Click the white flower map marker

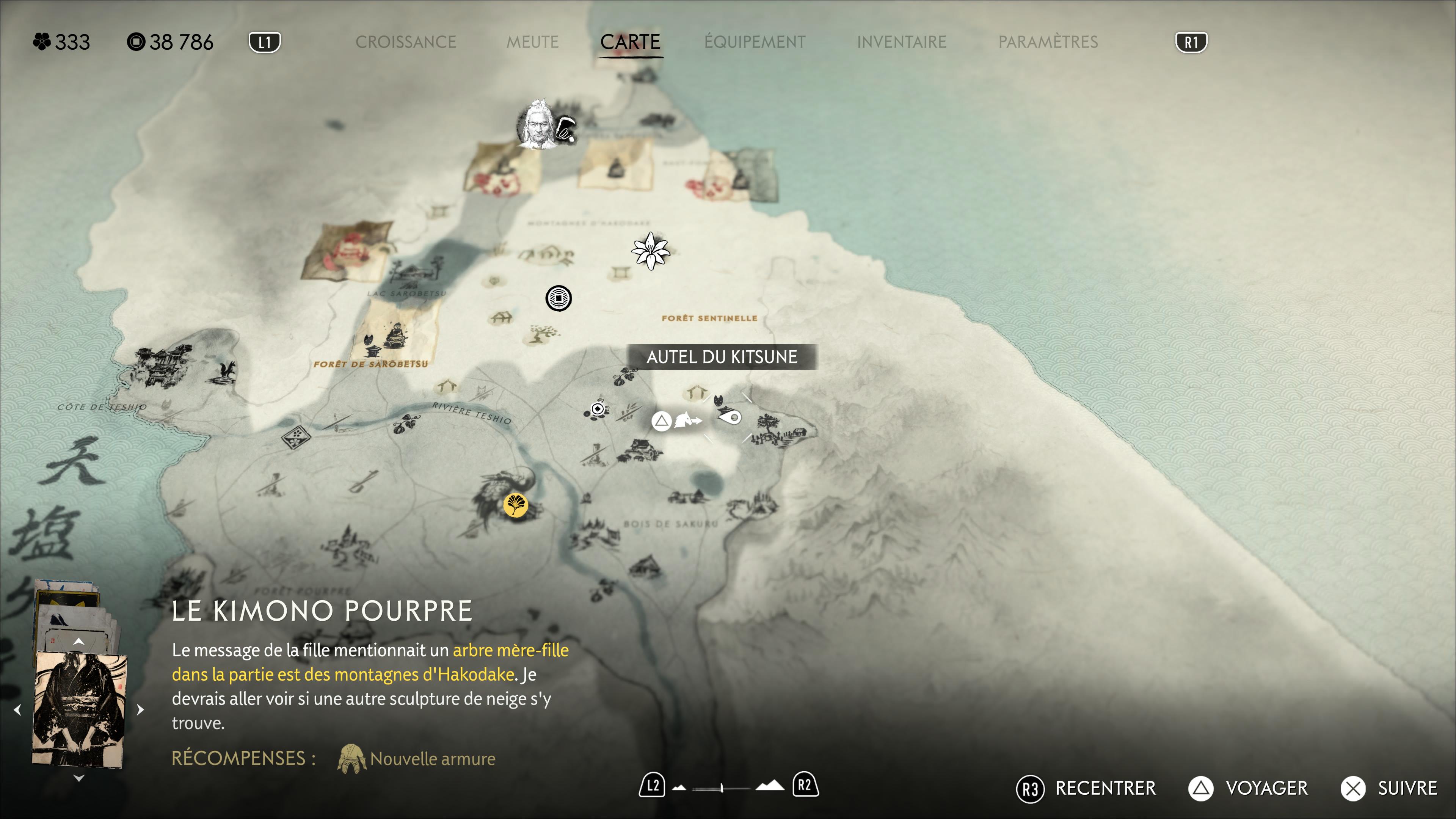[x=651, y=251]
